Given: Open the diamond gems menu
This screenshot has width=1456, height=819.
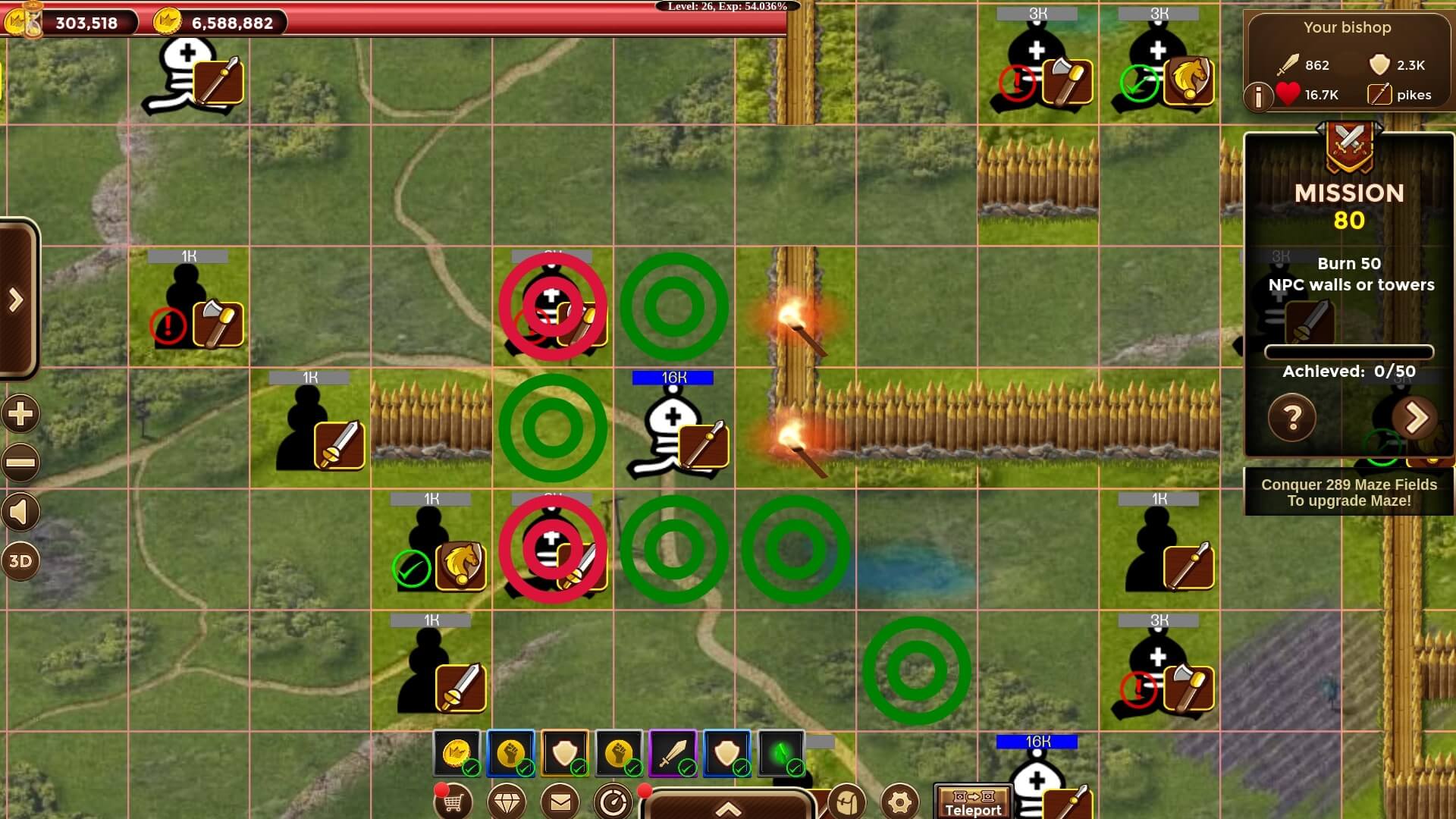Looking at the screenshot, I should (x=507, y=802).
